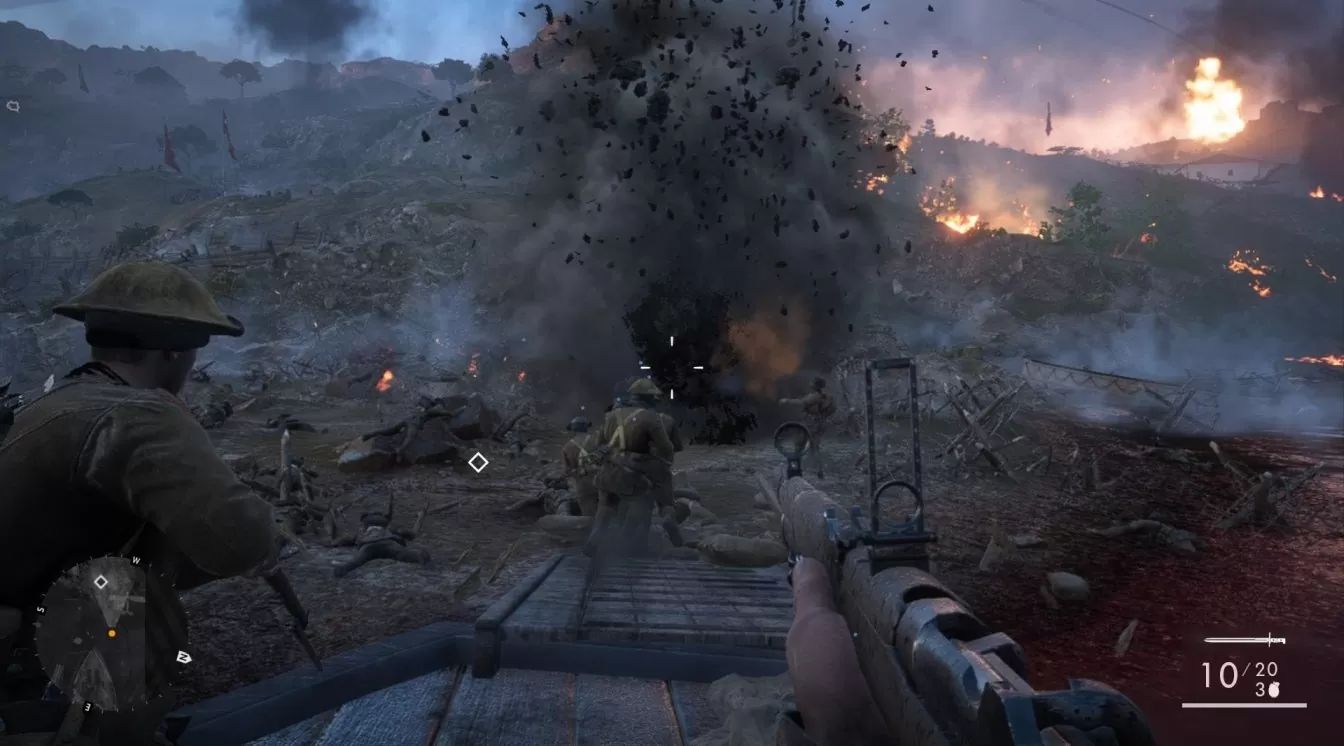Viewport: 1344px width, 746px height.
Task: Select the grenade icon
Action: [x=1274, y=688]
